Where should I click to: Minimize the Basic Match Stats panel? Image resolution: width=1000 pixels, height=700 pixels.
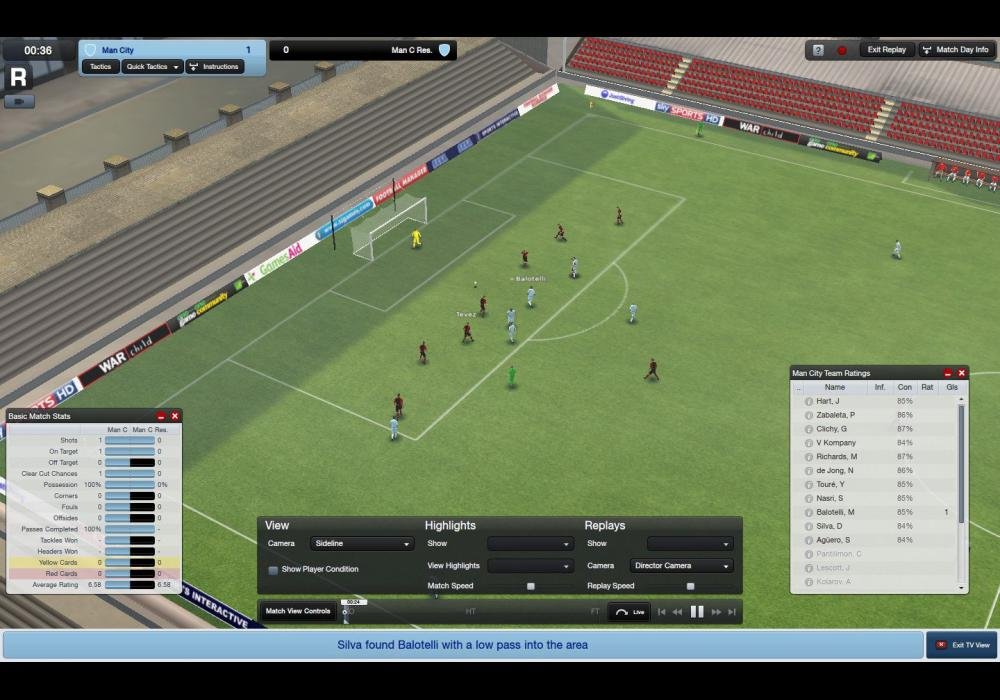click(x=161, y=416)
